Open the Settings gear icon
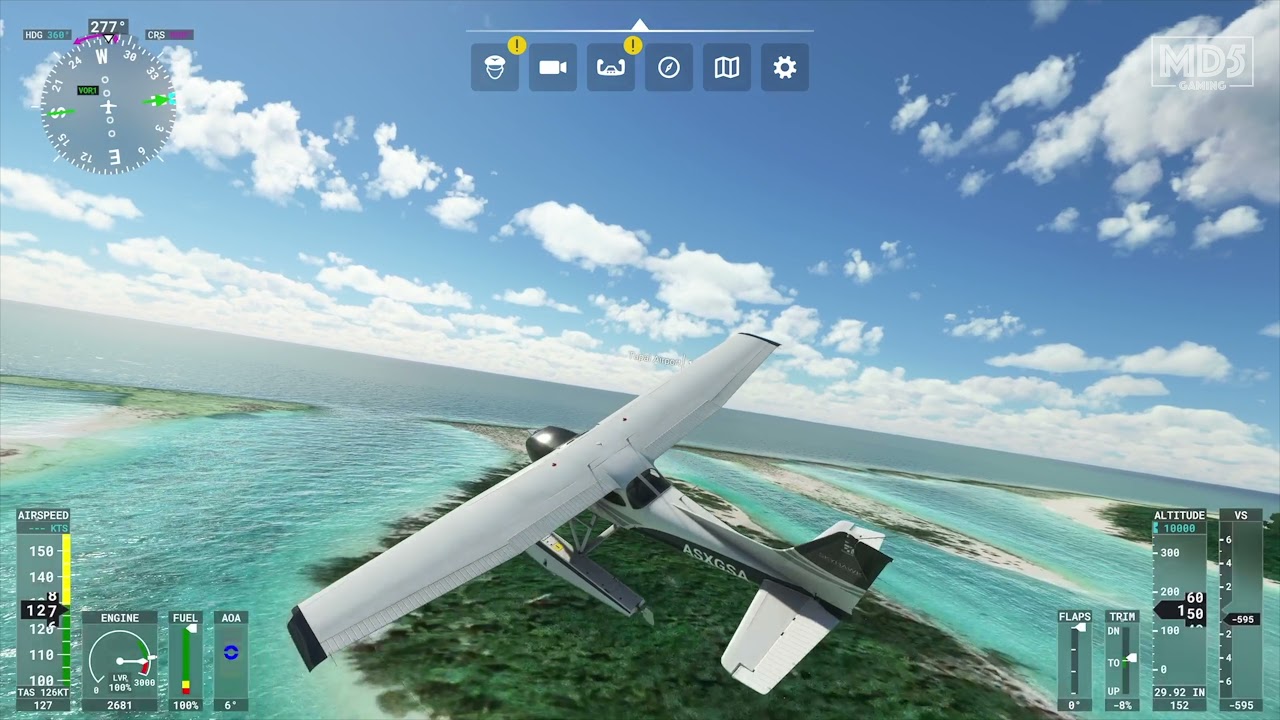Image resolution: width=1280 pixels, height=720 pixels. [785, 67]
